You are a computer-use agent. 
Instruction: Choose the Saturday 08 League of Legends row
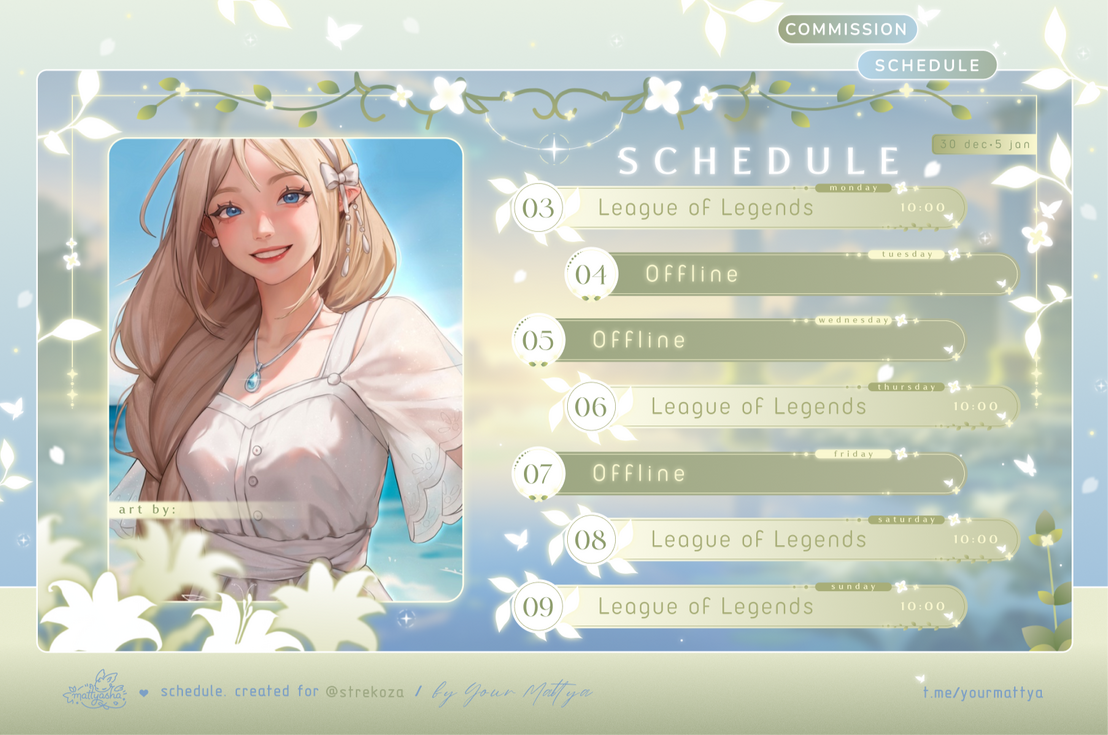pyautogui.click(x=790, y=540)
